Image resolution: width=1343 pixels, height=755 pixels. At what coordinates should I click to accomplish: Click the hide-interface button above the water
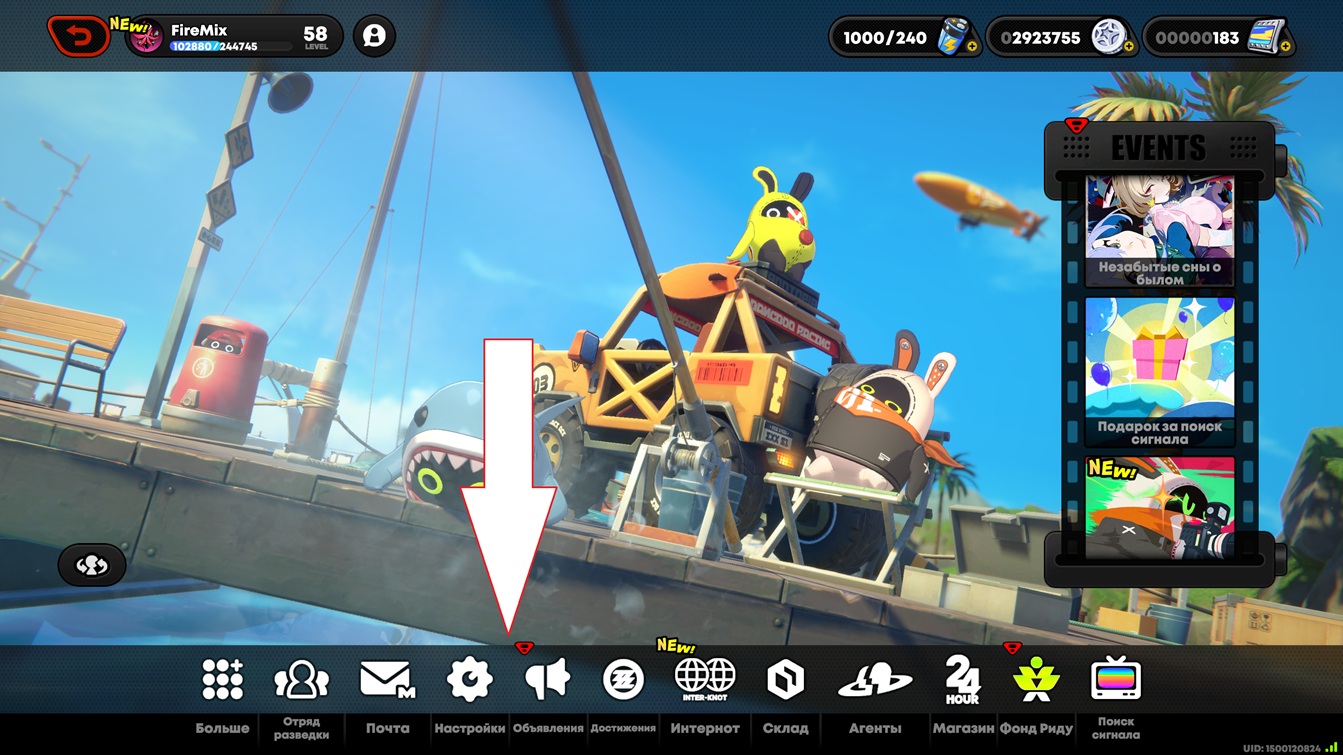click(x=92, y=565)
